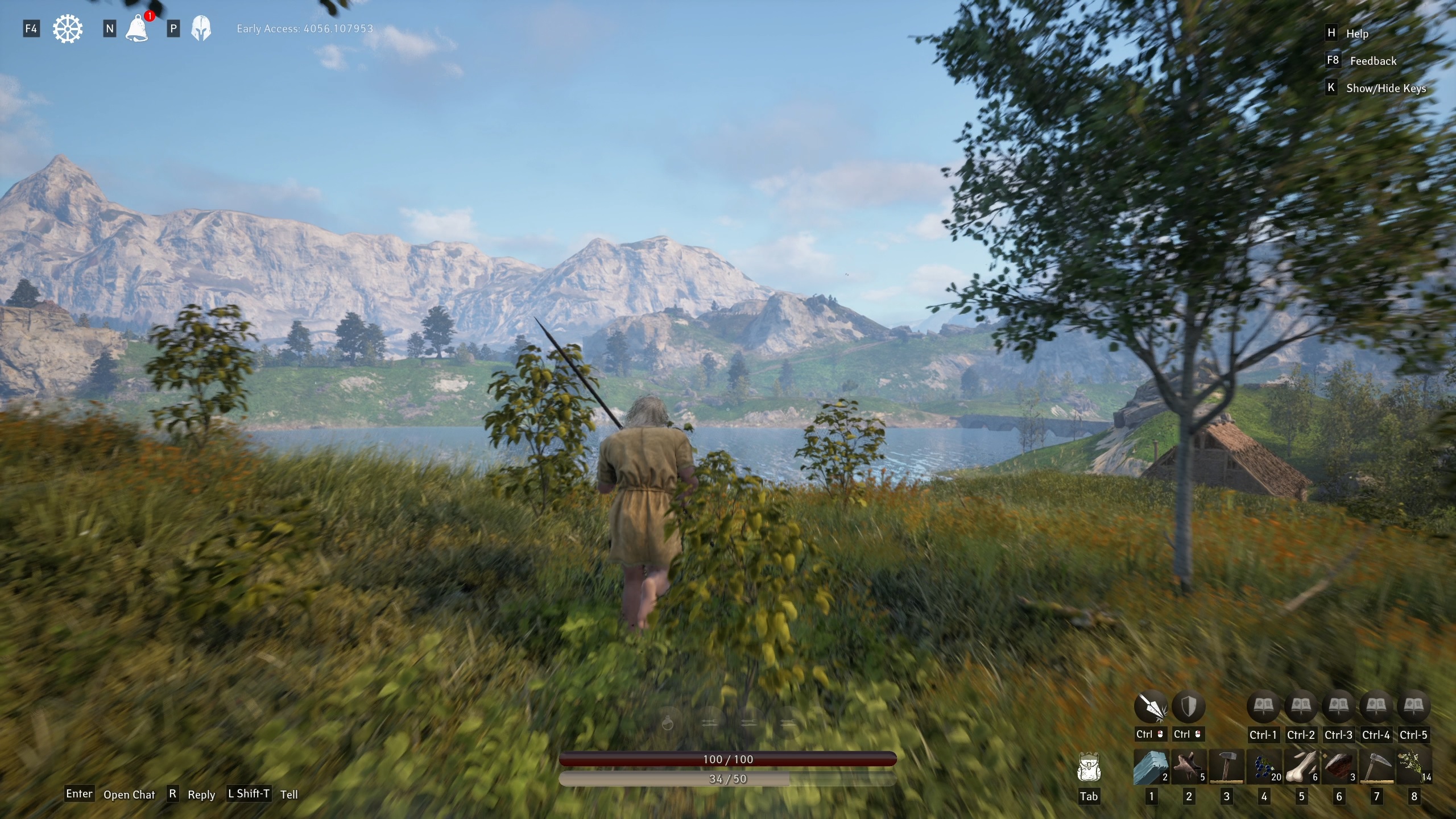Select the blueberries slot
Image resolution: width=1456 pixels, height=819 pixels.
tap(1264, 767)
